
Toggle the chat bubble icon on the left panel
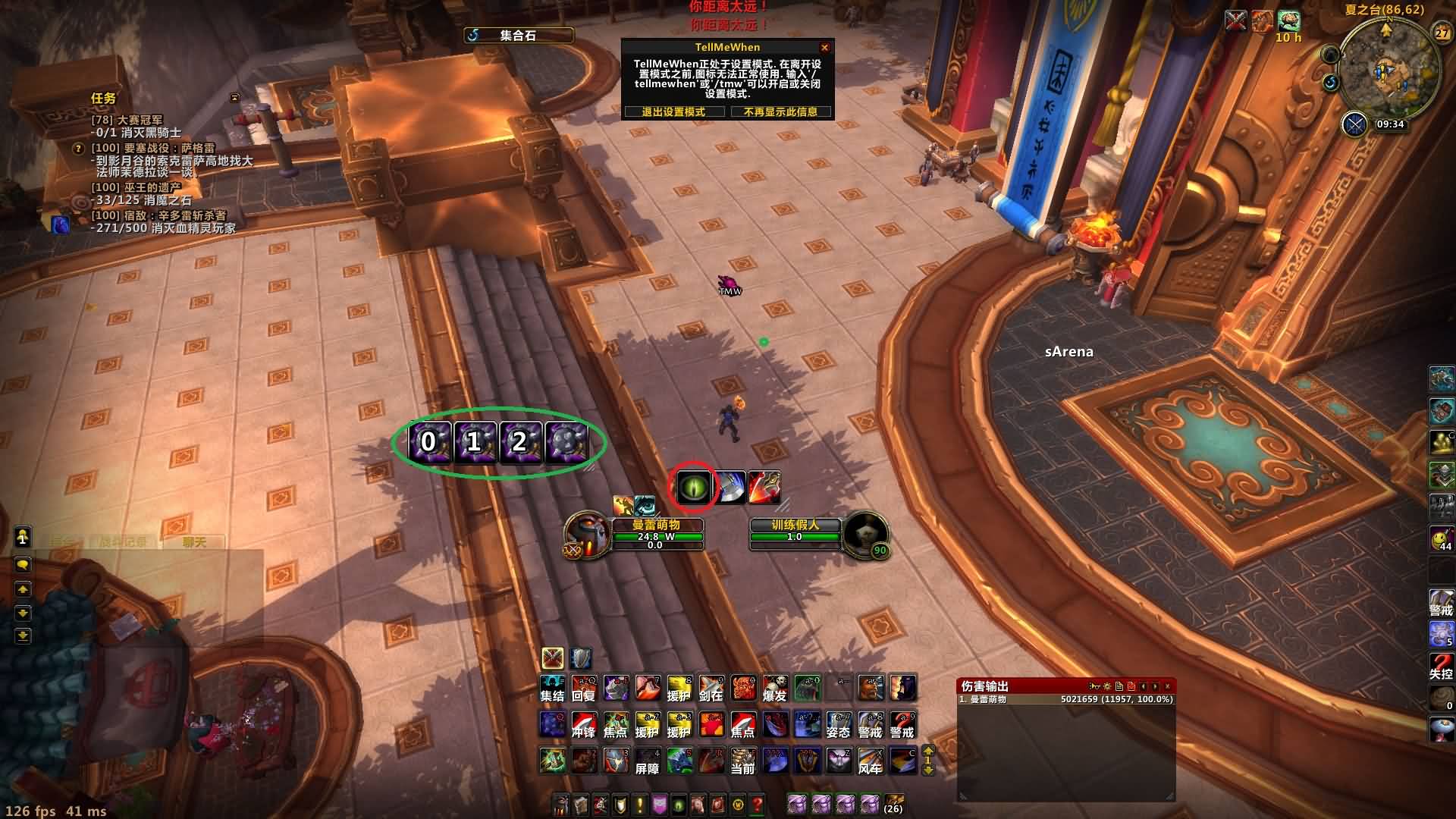point(22,566)
